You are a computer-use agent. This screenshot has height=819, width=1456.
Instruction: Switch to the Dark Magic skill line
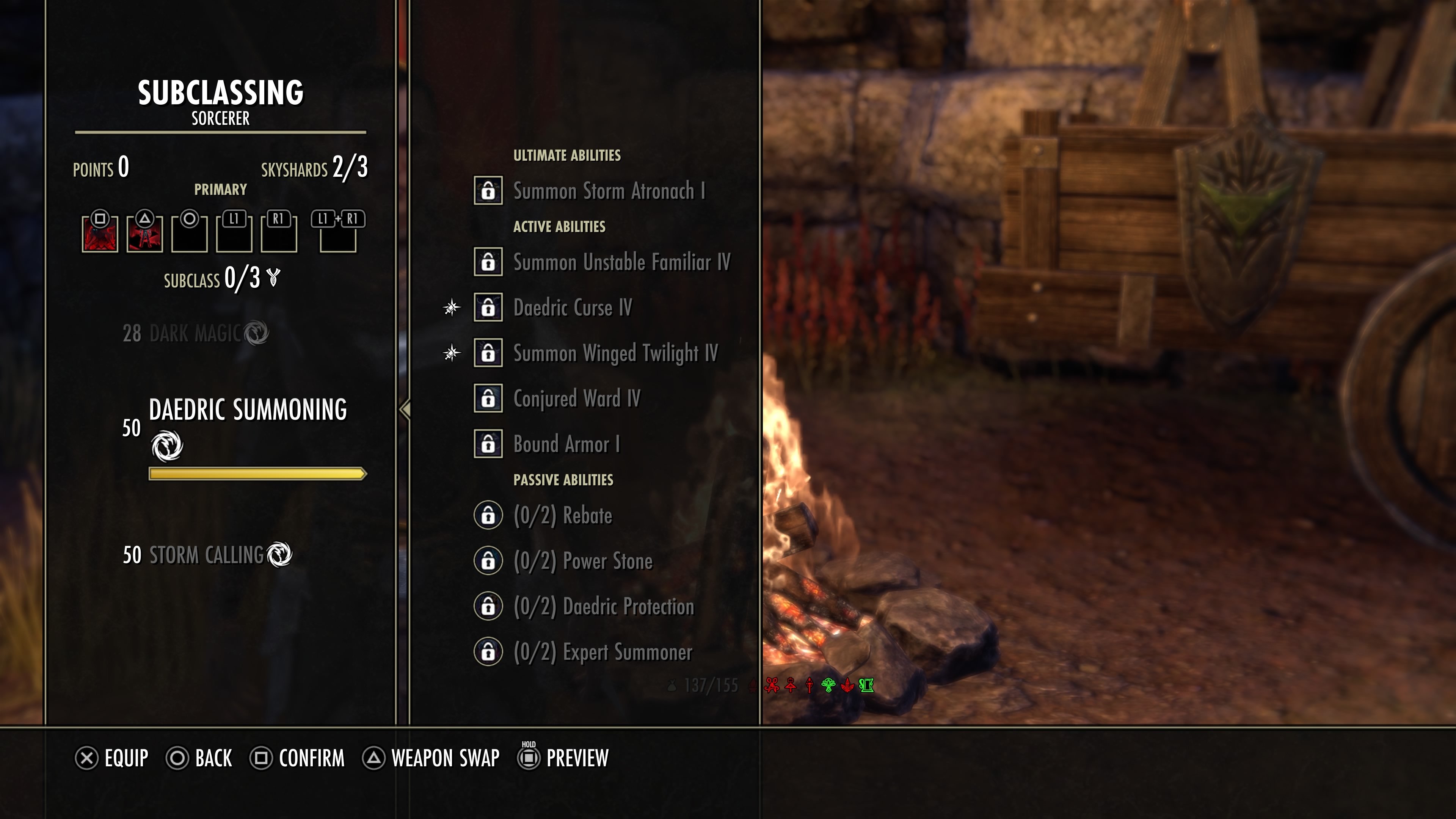195,334
